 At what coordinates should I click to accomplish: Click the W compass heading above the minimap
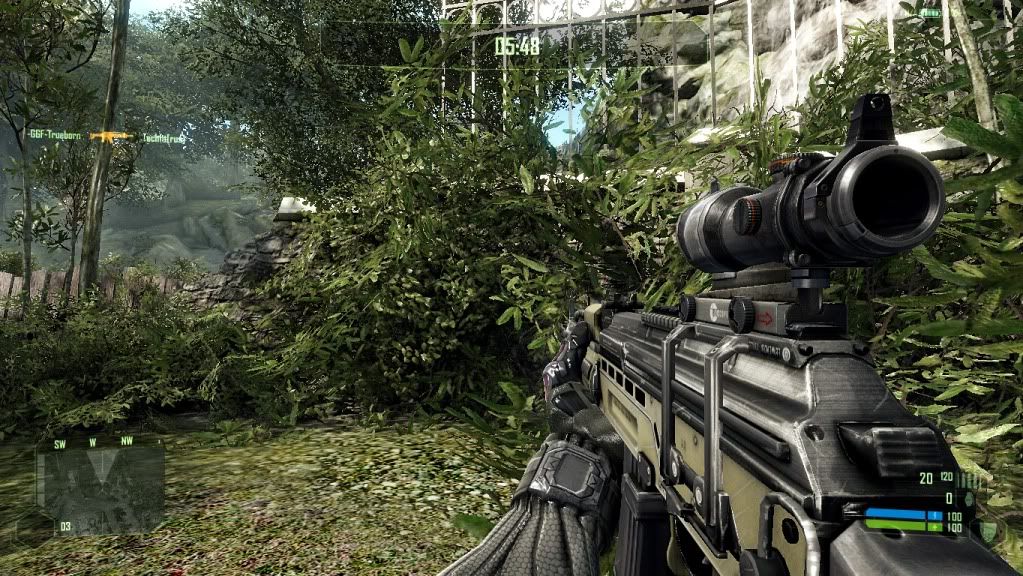click(92, 441)
